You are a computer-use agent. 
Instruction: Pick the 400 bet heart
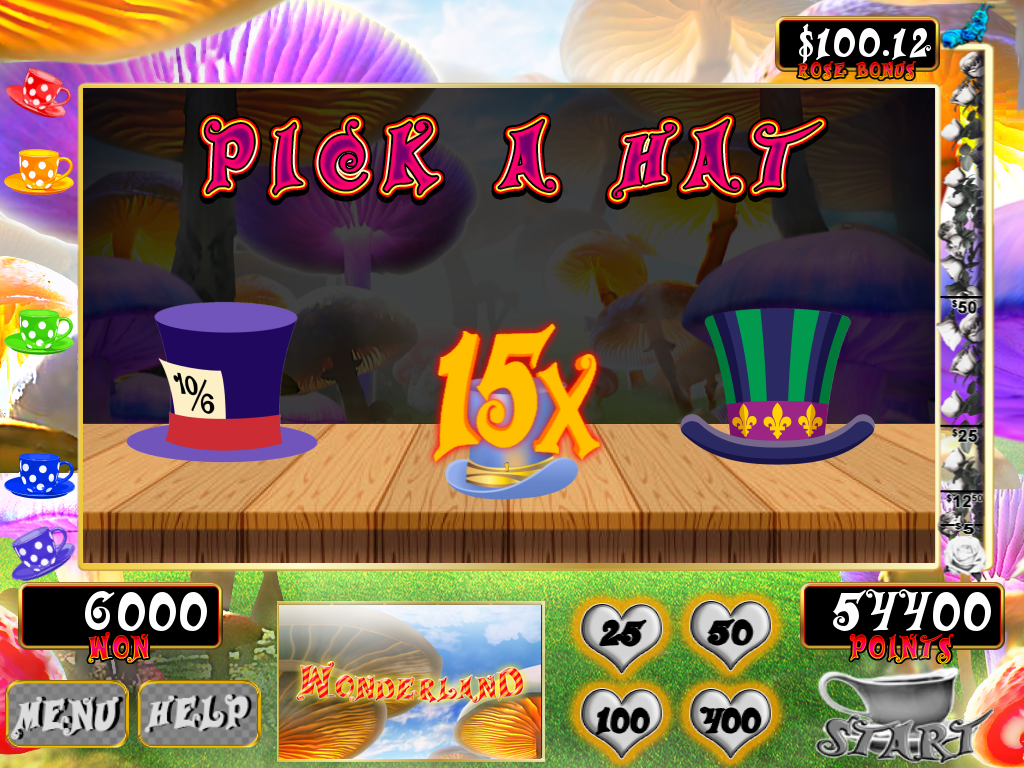tap(730, 716)
